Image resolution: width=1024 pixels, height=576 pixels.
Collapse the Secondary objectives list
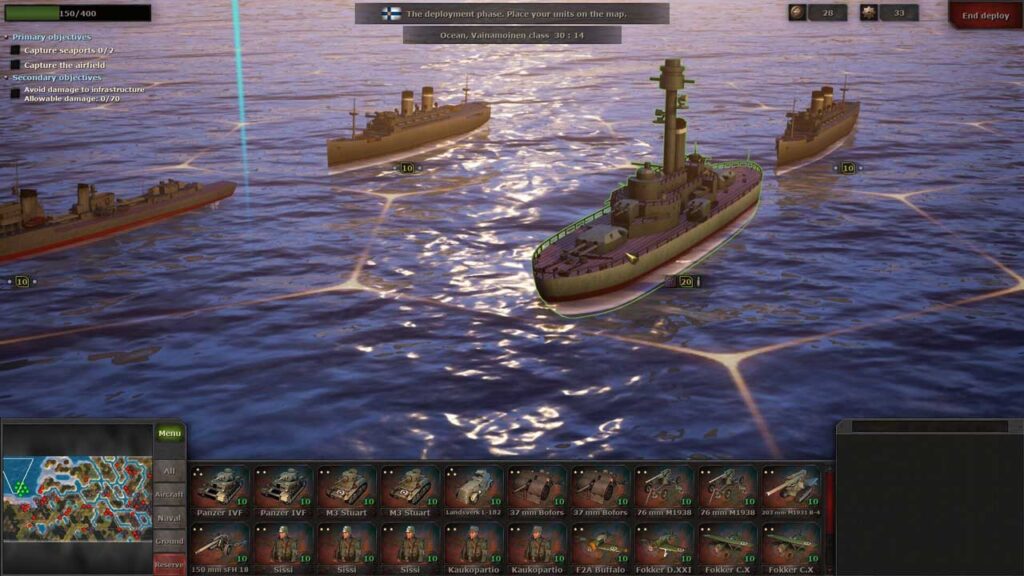pos(6,77)
